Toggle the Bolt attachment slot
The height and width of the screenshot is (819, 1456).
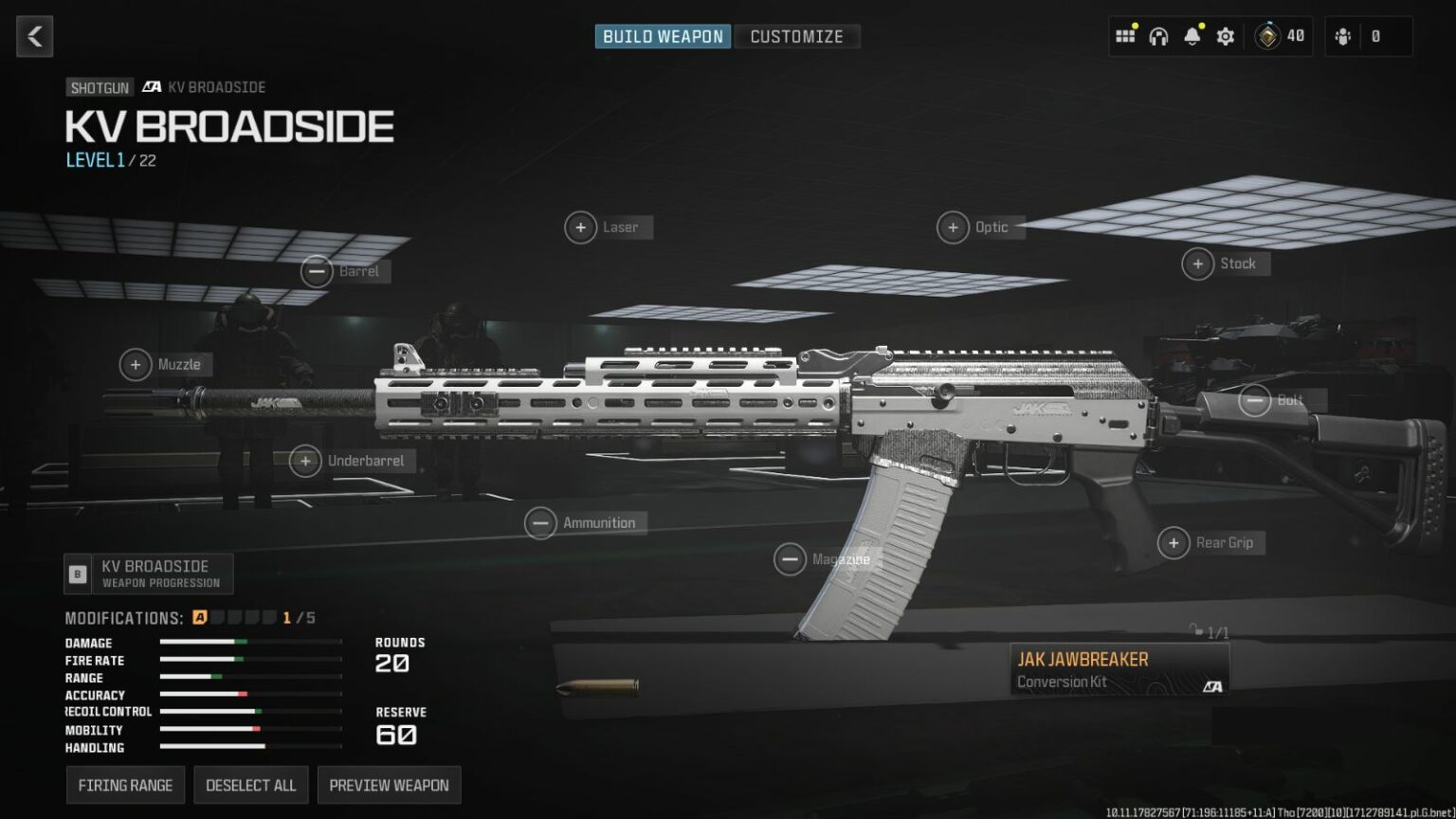pos(1253,400)
